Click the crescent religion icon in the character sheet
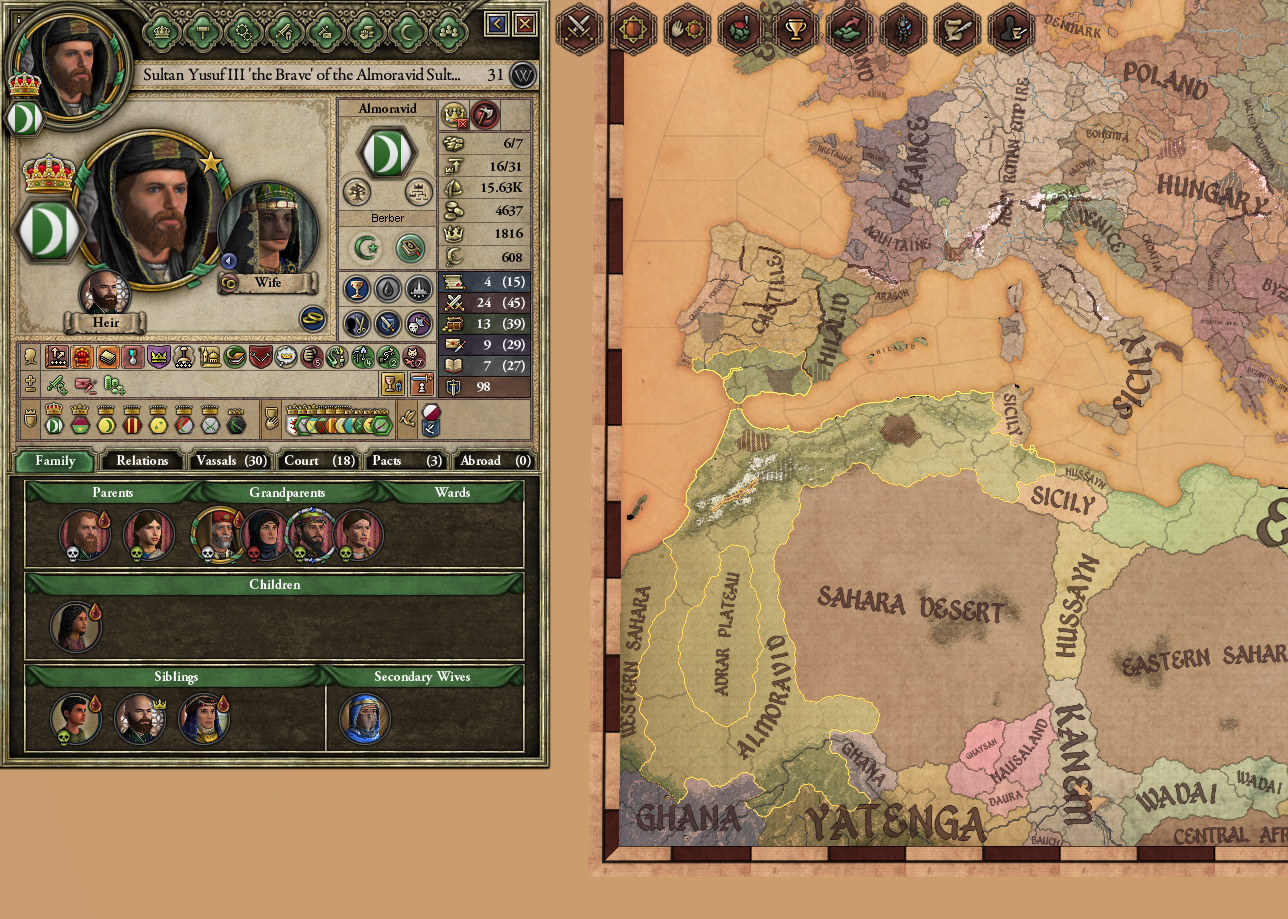This screenshot has width=1288, height=919. (365, 248)
